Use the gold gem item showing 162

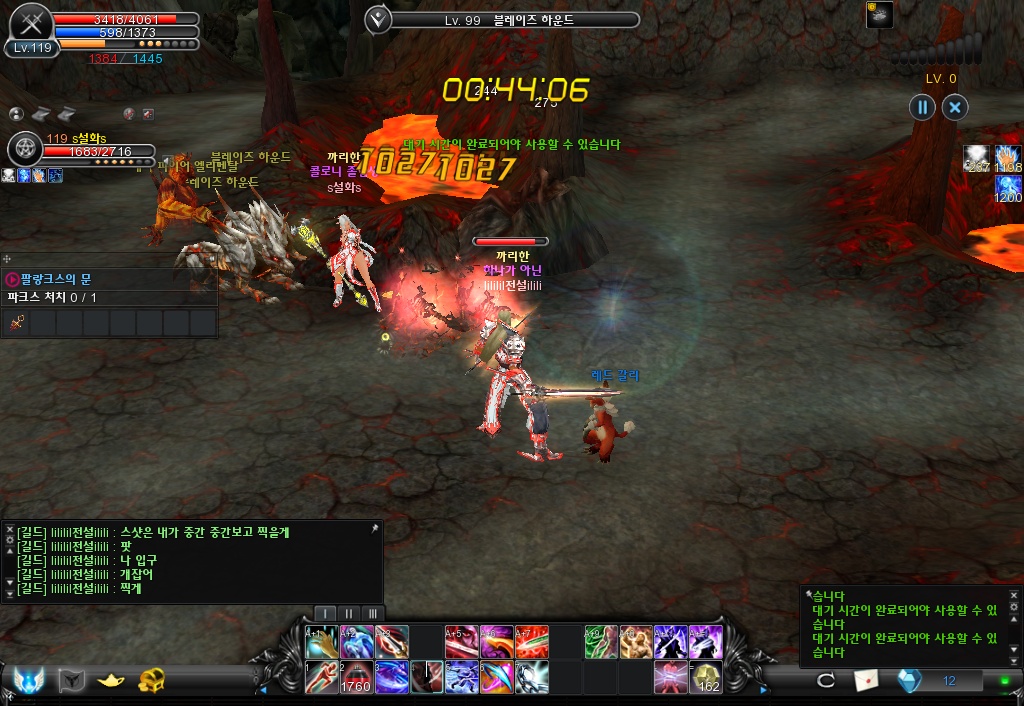point(707,677)
